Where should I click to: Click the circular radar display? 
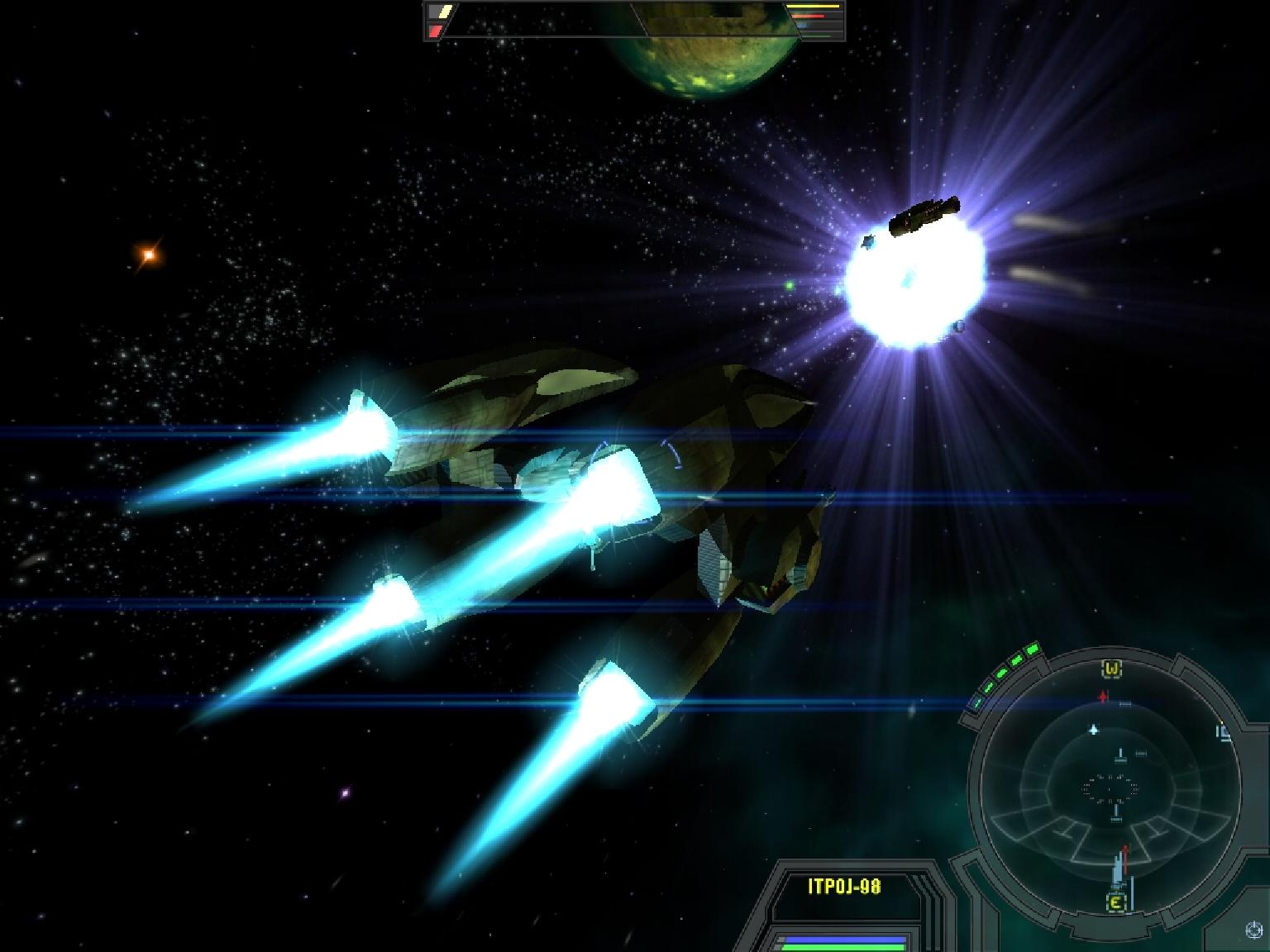coord(1105,785)
